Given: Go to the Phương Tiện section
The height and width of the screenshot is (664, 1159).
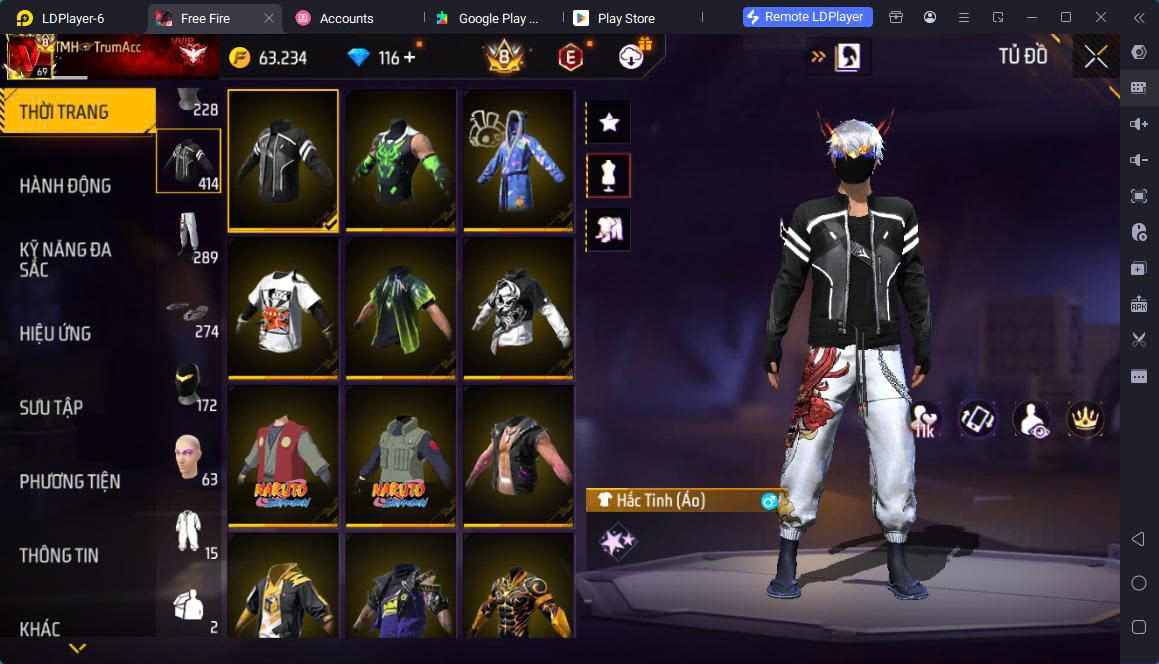Looking at the screenshot, I should tap(69, 481).
